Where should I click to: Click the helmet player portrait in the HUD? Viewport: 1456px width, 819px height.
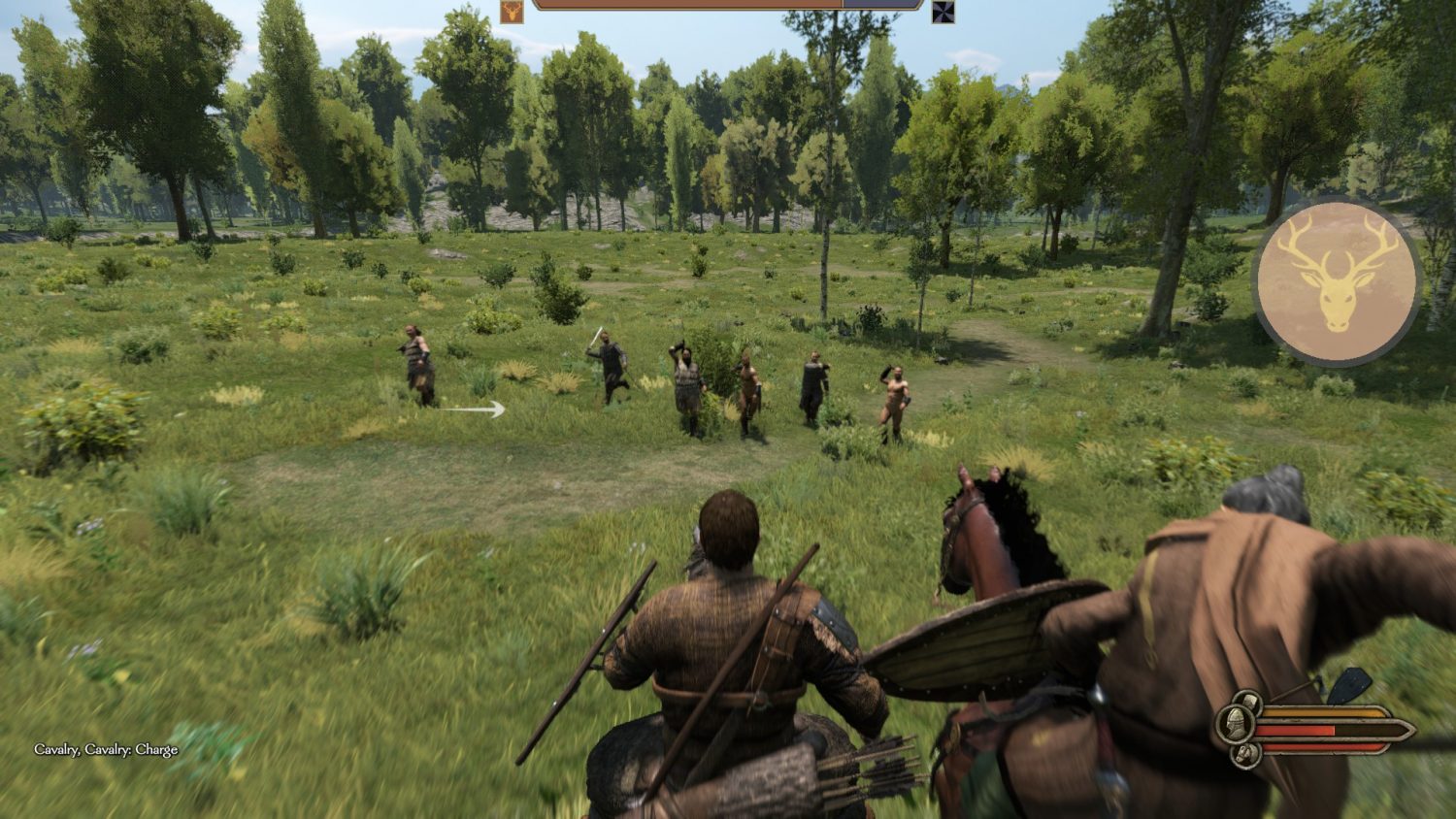1236,725
